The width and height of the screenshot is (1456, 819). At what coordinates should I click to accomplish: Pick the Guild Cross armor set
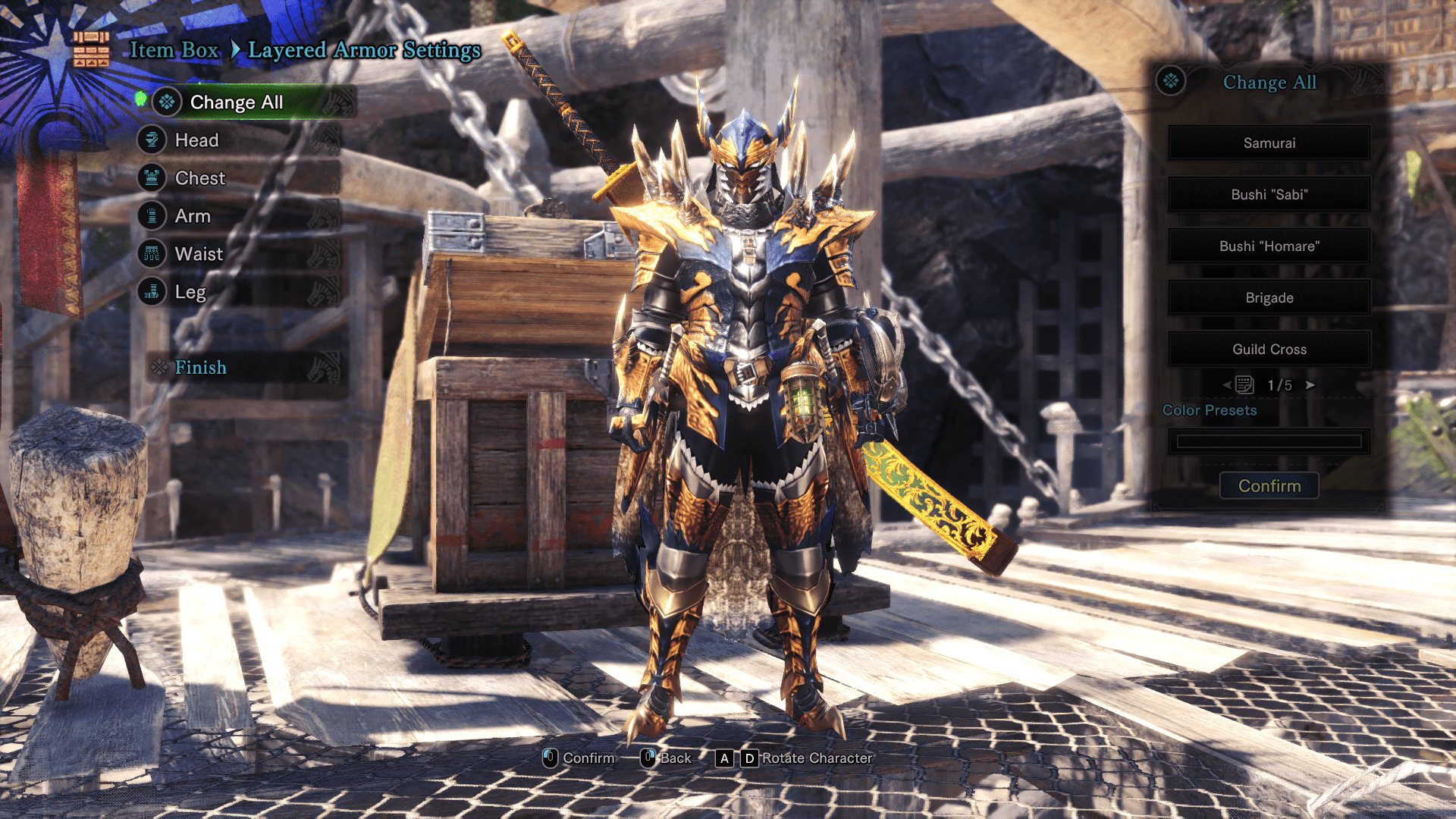(x=1269, y=350)
